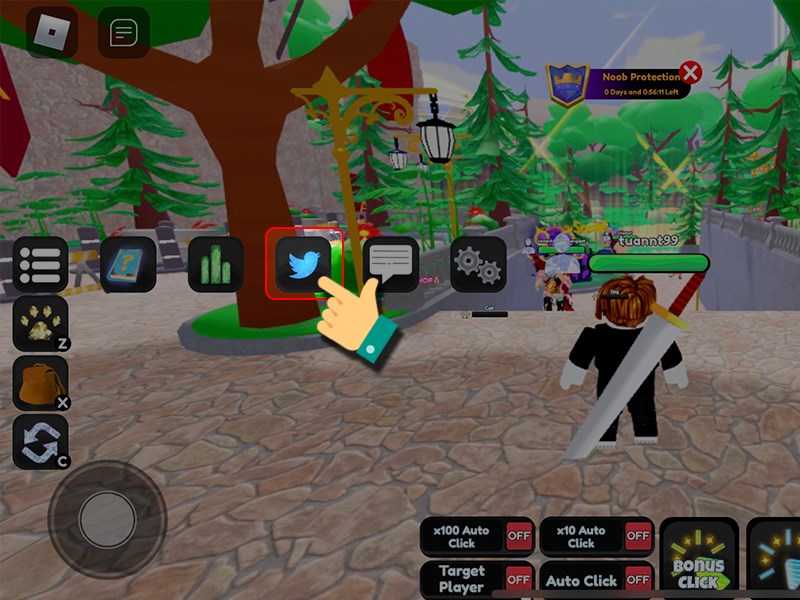Open the Twitter codes button
Screen dimensions: 800x600
[304, 265]
